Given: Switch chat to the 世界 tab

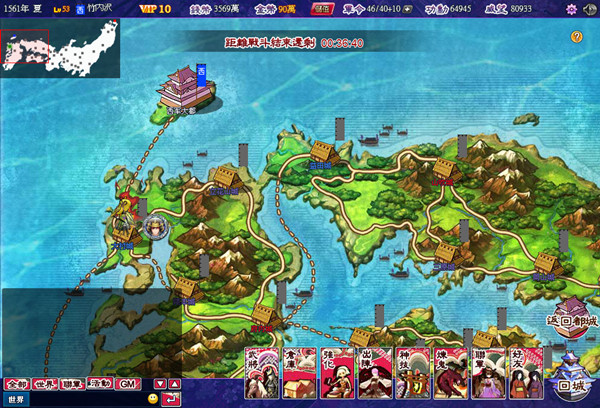Looking at the screenshot, I should 45,384.
